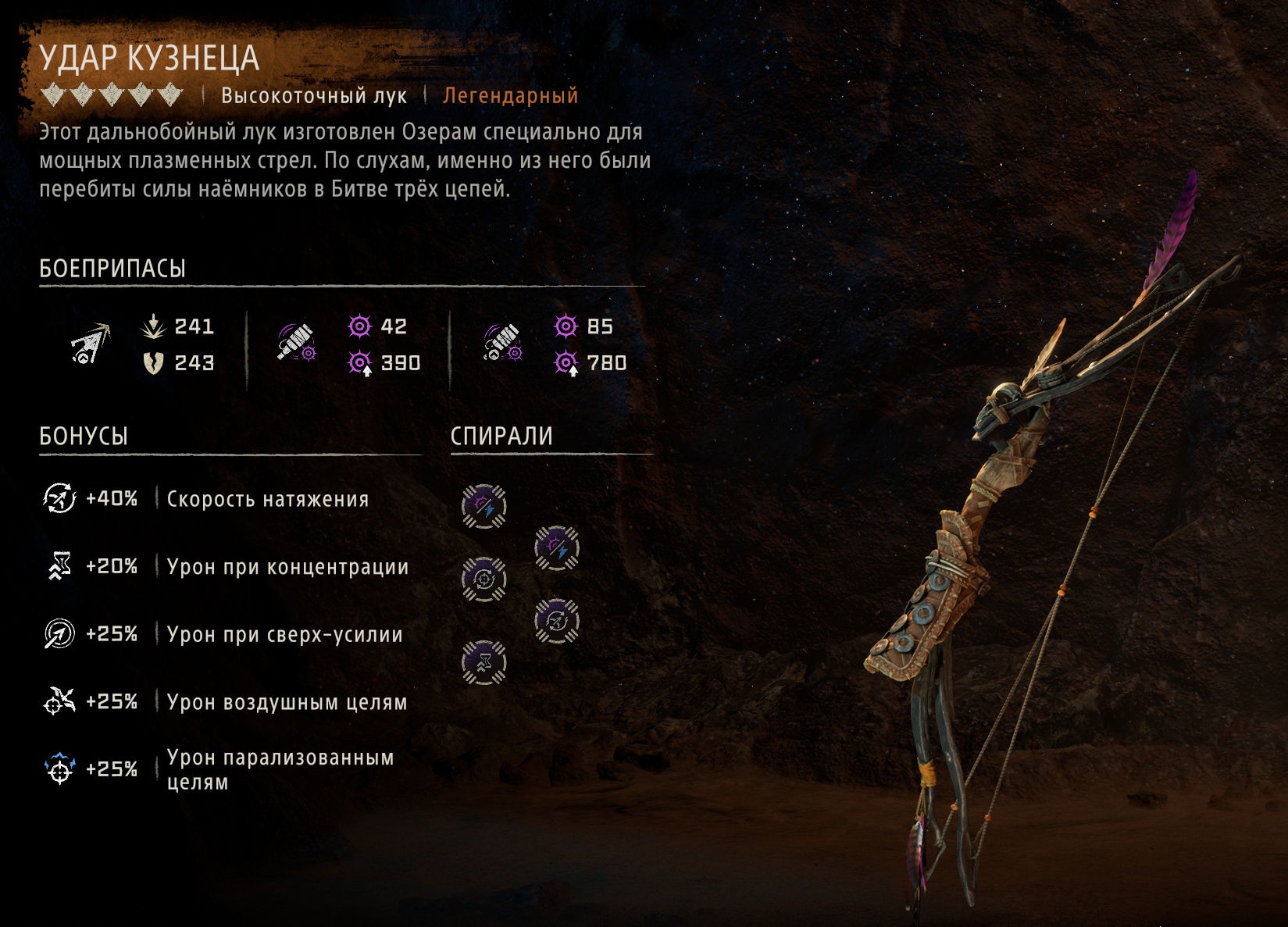Choose the plasma arrow icon with upgrade chevron
This screenshot has height=927, width=1288.
tap(502, 344)
